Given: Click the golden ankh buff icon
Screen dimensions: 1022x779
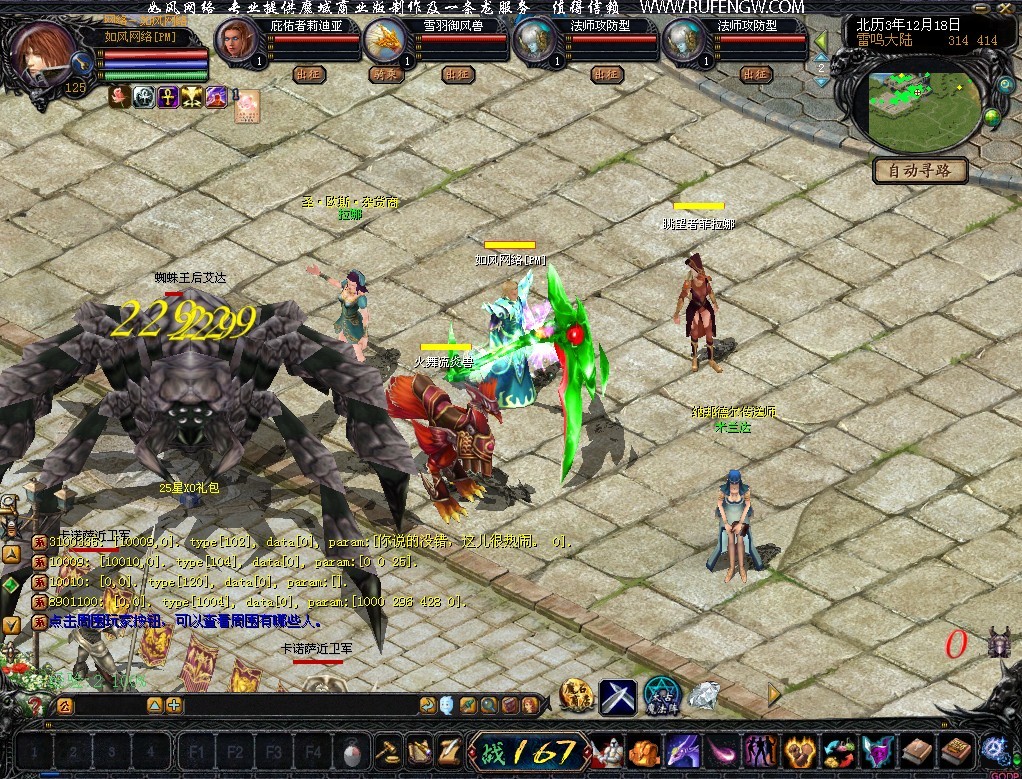Looking at the screenshot, I should tap(168, 97).
